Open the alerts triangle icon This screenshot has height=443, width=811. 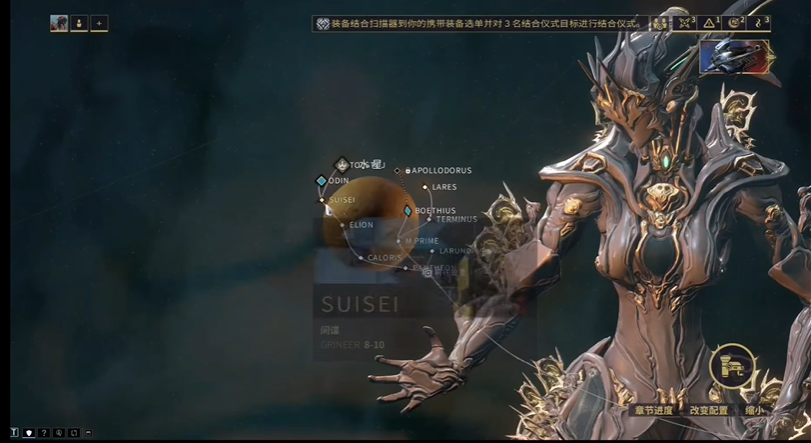click(x=709, y=23)
